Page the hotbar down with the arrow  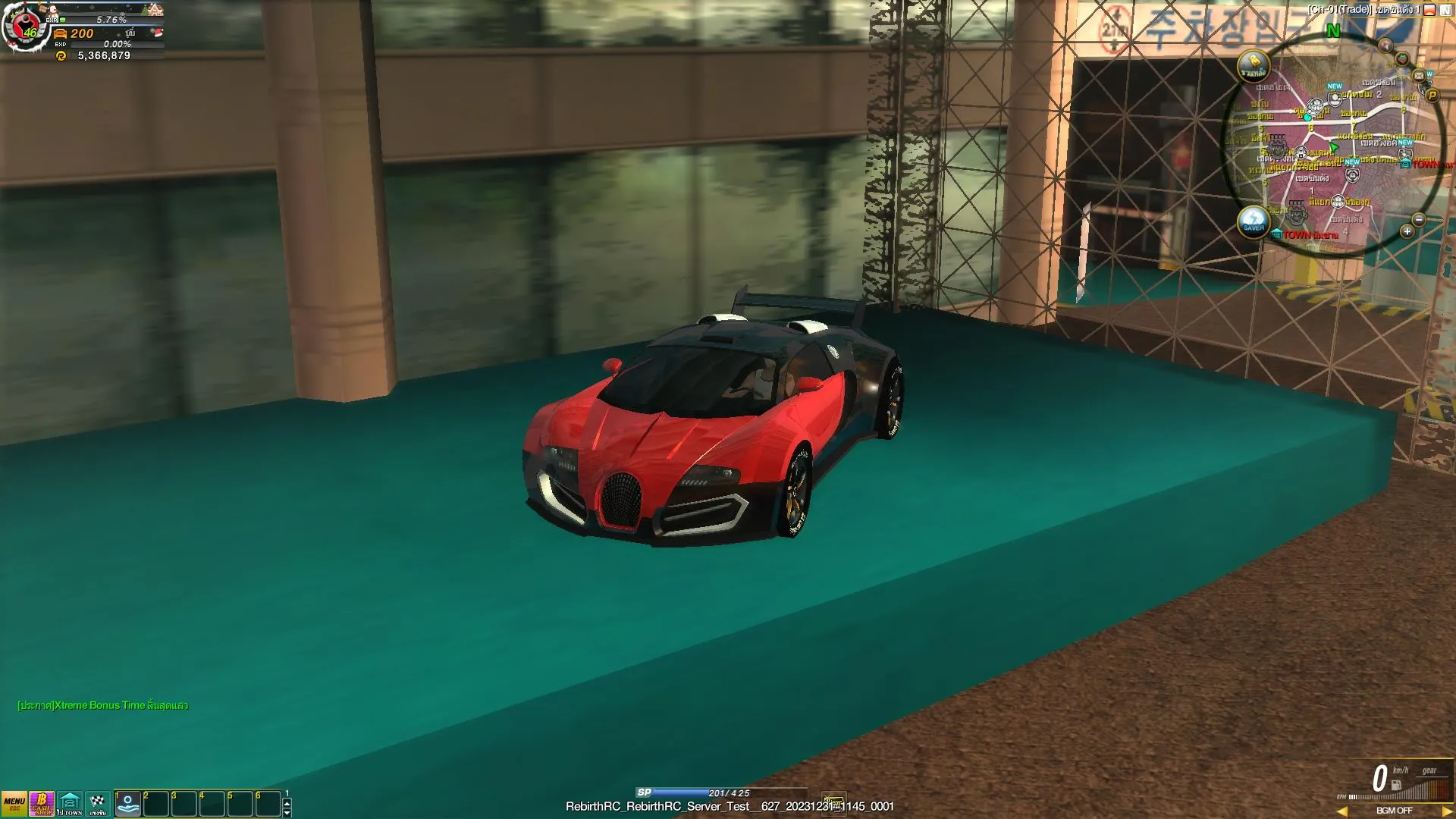click(x=287, y=812)
